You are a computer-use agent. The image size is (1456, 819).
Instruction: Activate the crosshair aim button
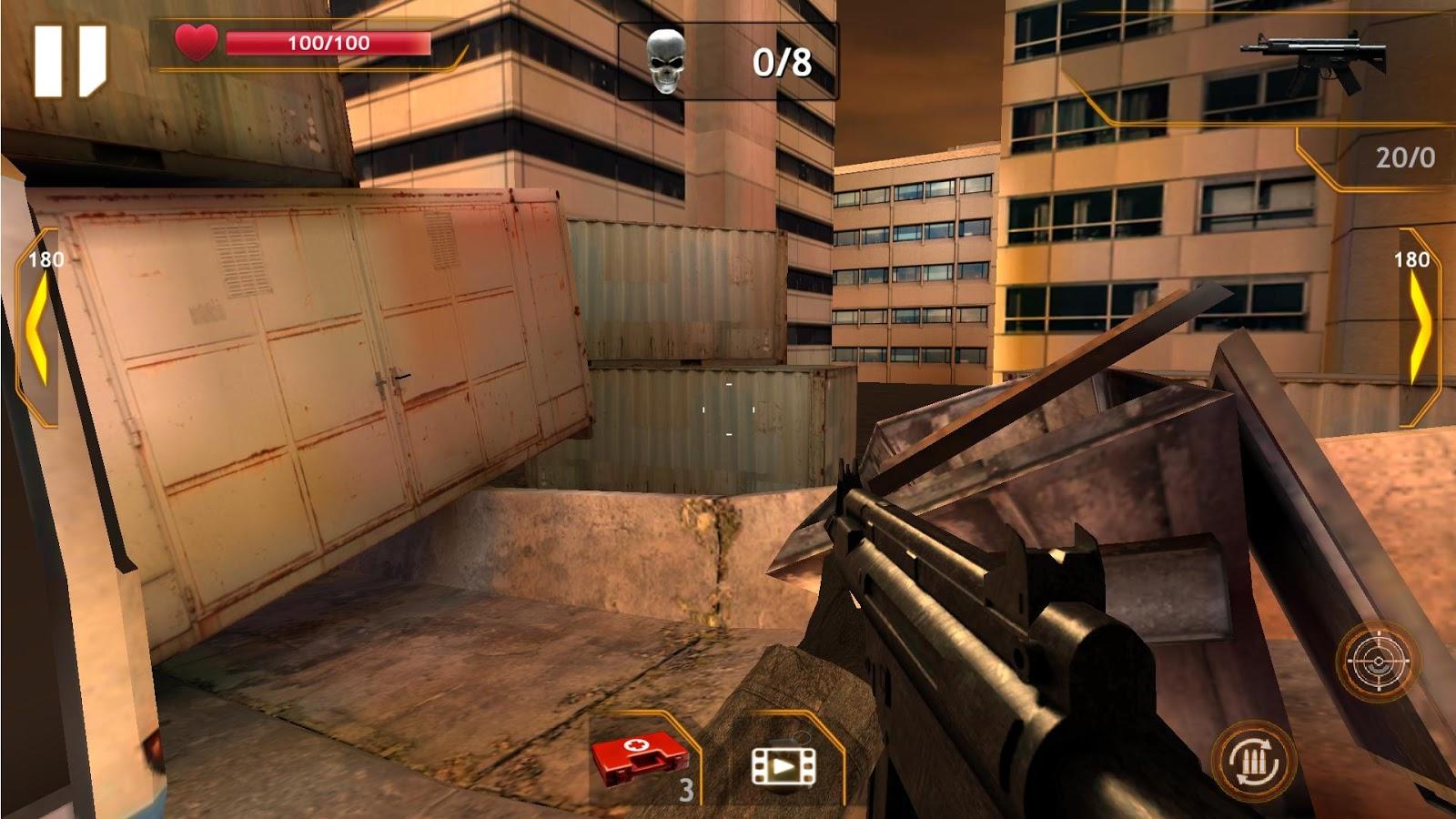tap(1378, 662)
